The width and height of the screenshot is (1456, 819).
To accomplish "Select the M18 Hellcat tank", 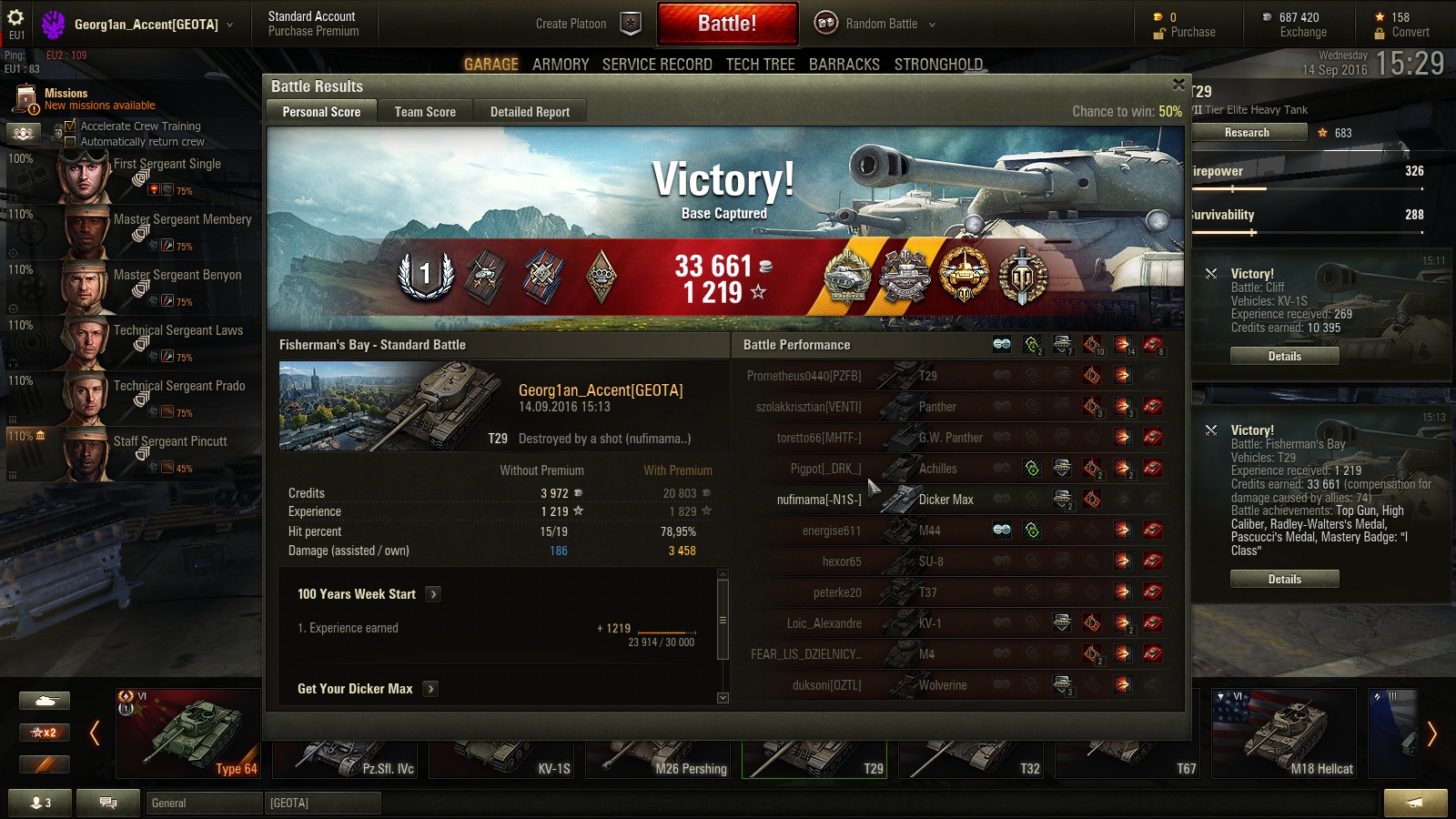I will (1285, 733).
